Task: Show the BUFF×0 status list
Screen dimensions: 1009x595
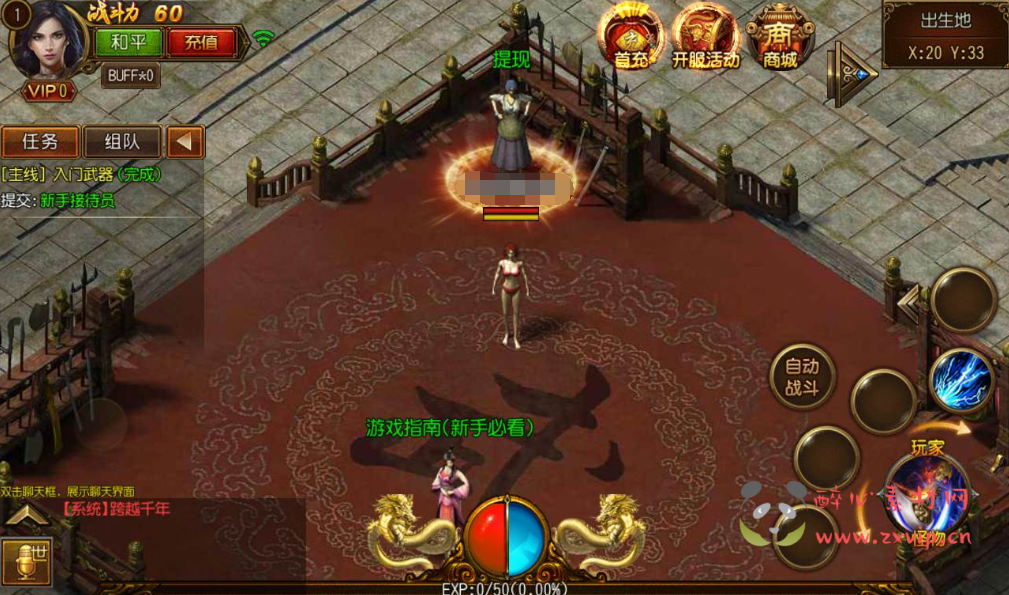Action: (130, 75)
